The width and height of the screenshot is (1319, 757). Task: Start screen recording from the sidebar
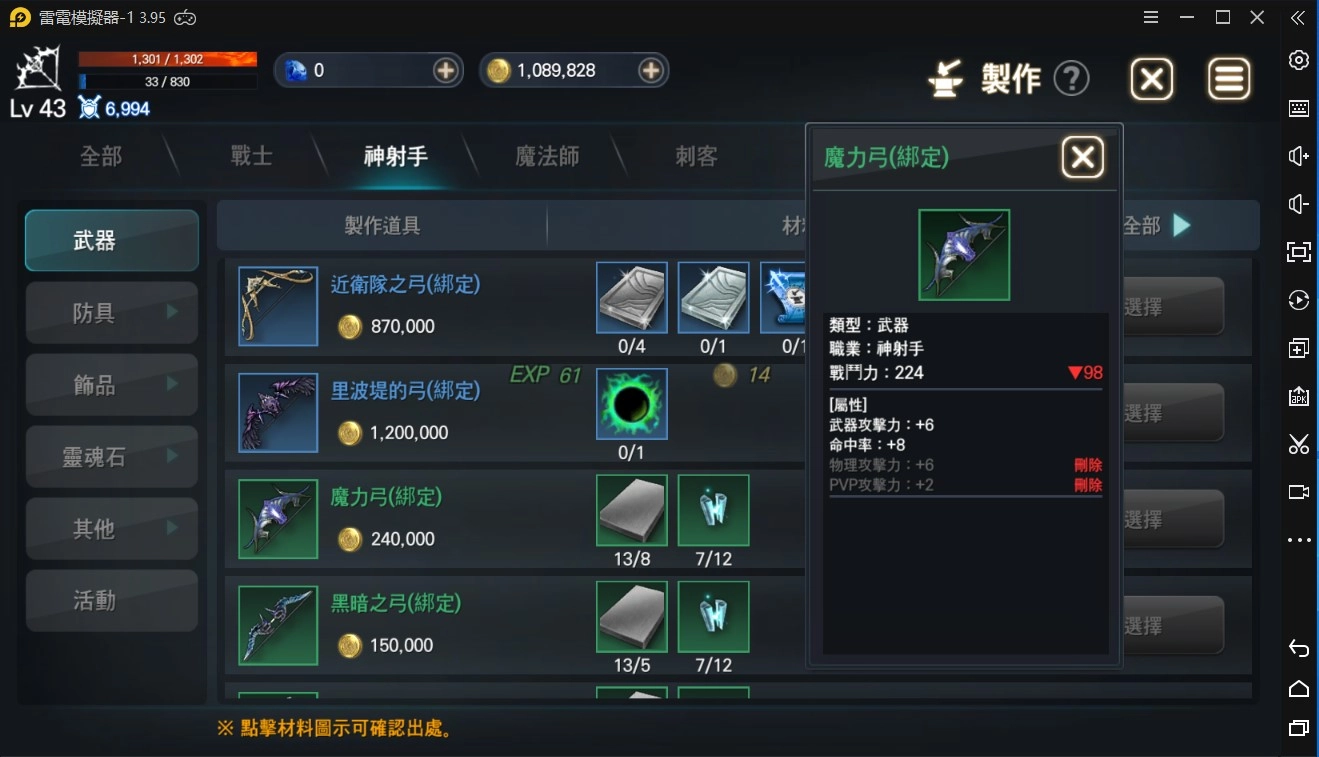tap(1298, 491)
